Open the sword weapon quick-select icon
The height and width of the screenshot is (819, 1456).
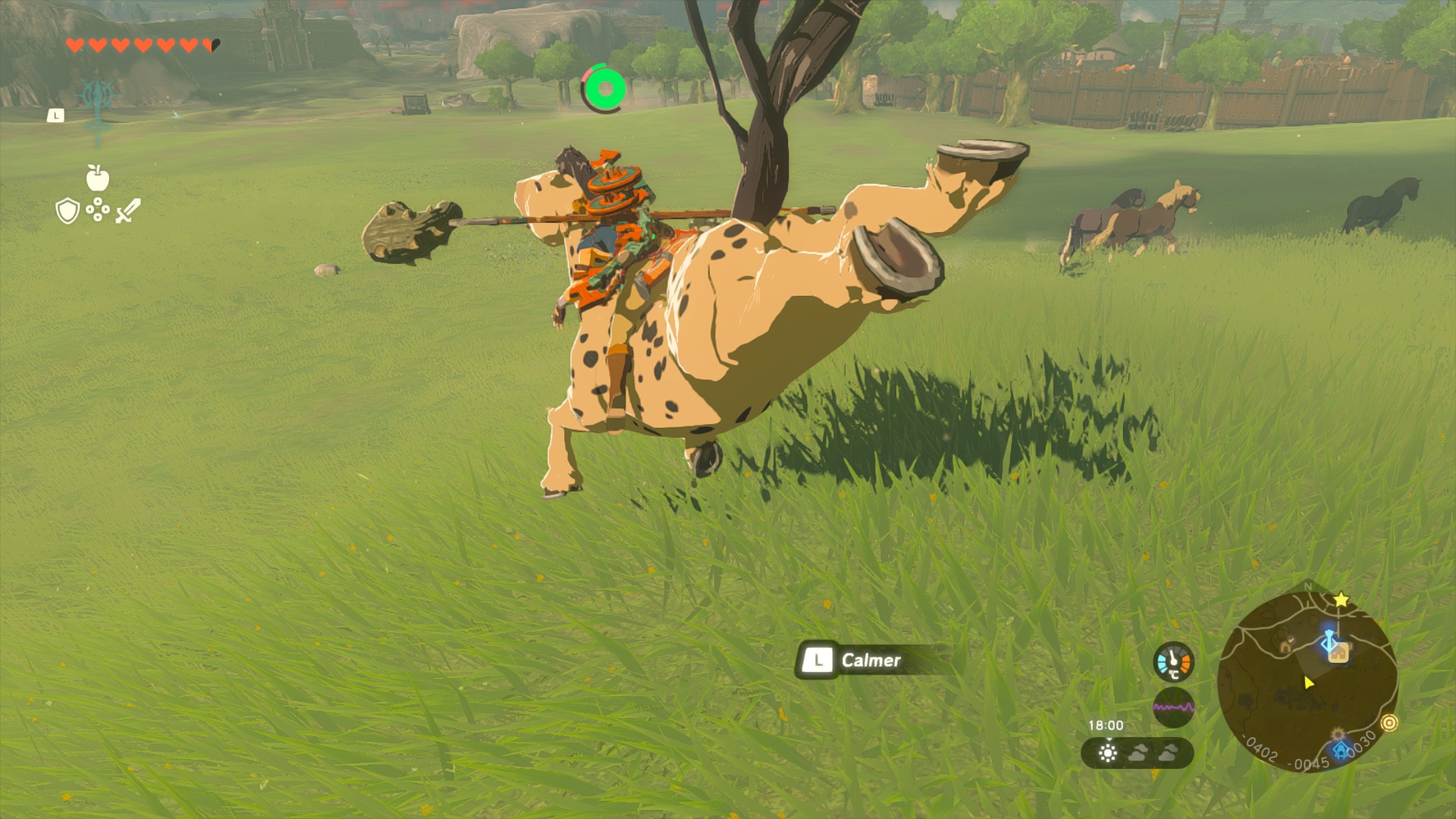pyautogui.click(x=128, y=211)
